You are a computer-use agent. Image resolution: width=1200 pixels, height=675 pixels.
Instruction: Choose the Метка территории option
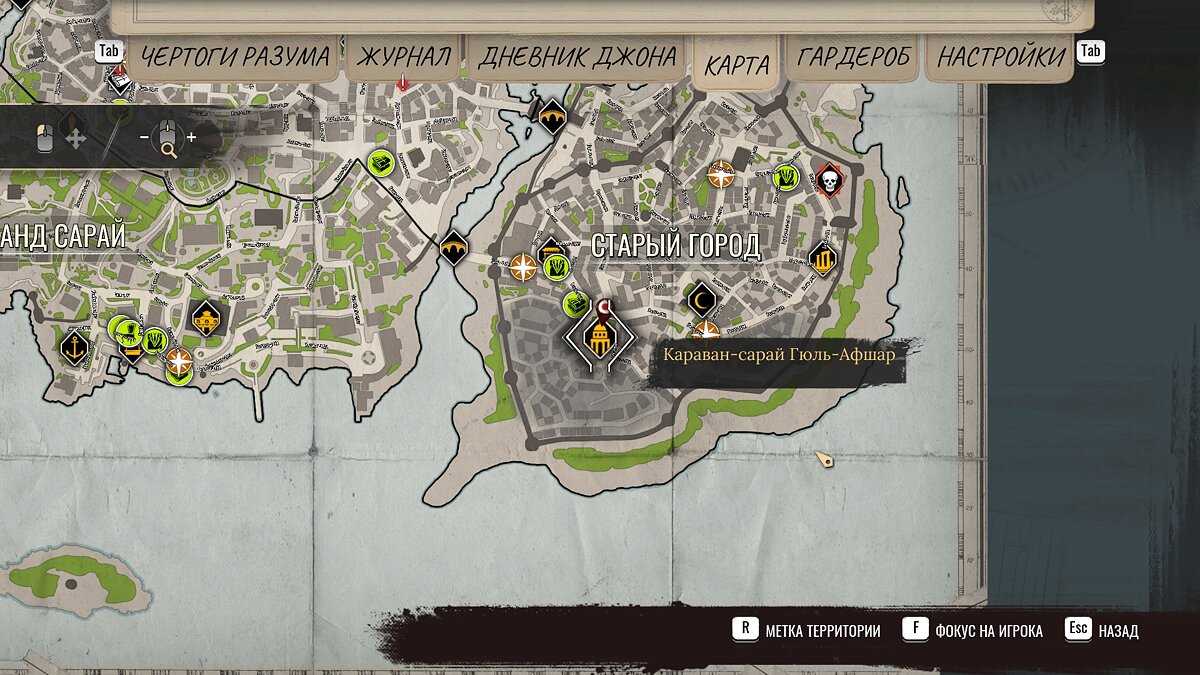[822, 631]
